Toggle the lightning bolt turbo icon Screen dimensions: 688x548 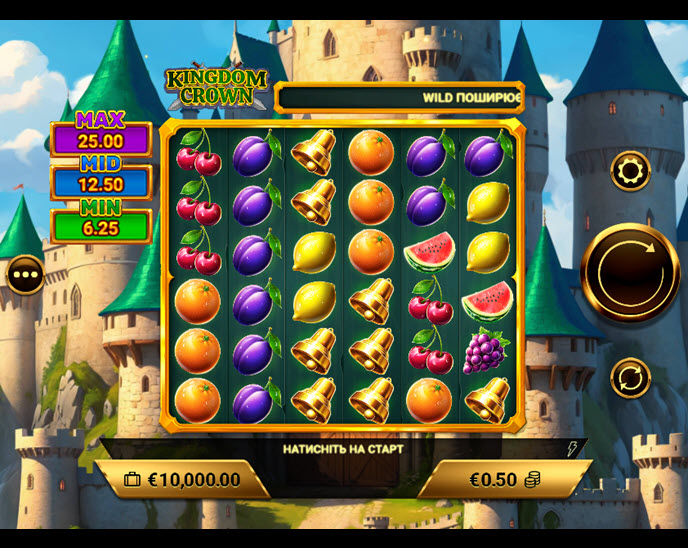[x=573, y=449]
